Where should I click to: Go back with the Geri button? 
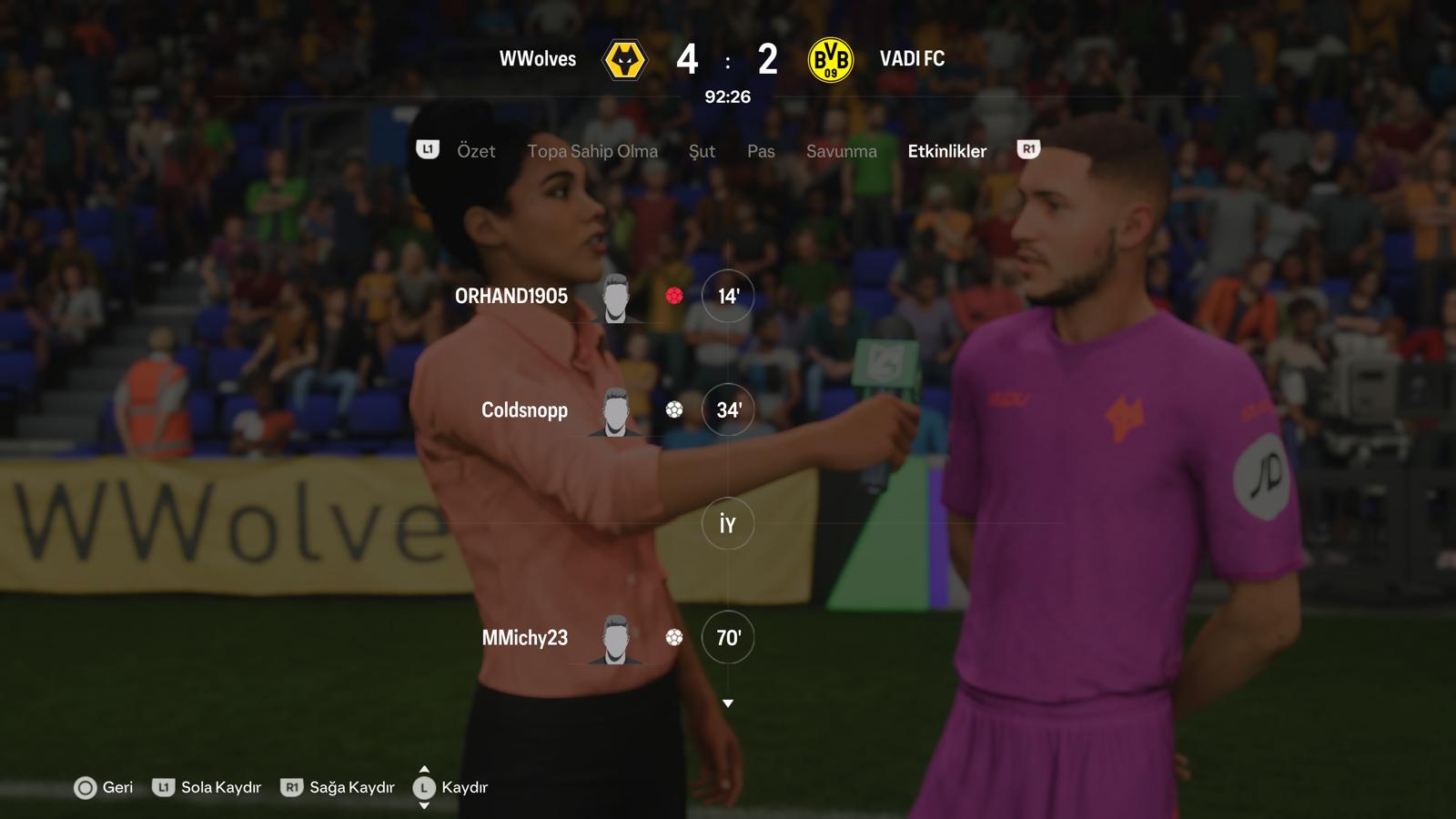[x=104, y=787]
